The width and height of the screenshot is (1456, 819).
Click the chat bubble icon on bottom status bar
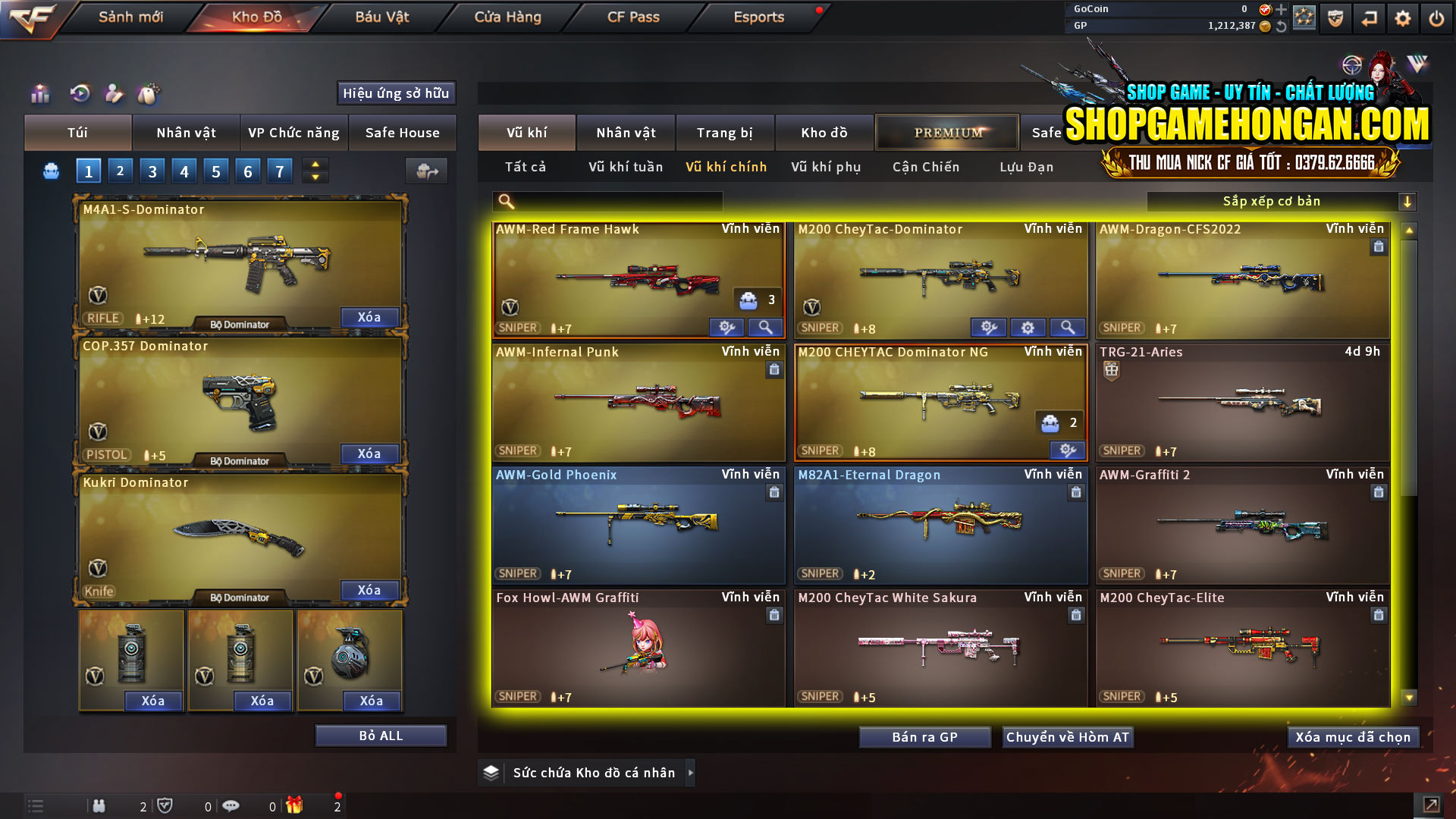click(x=232, y=805)
